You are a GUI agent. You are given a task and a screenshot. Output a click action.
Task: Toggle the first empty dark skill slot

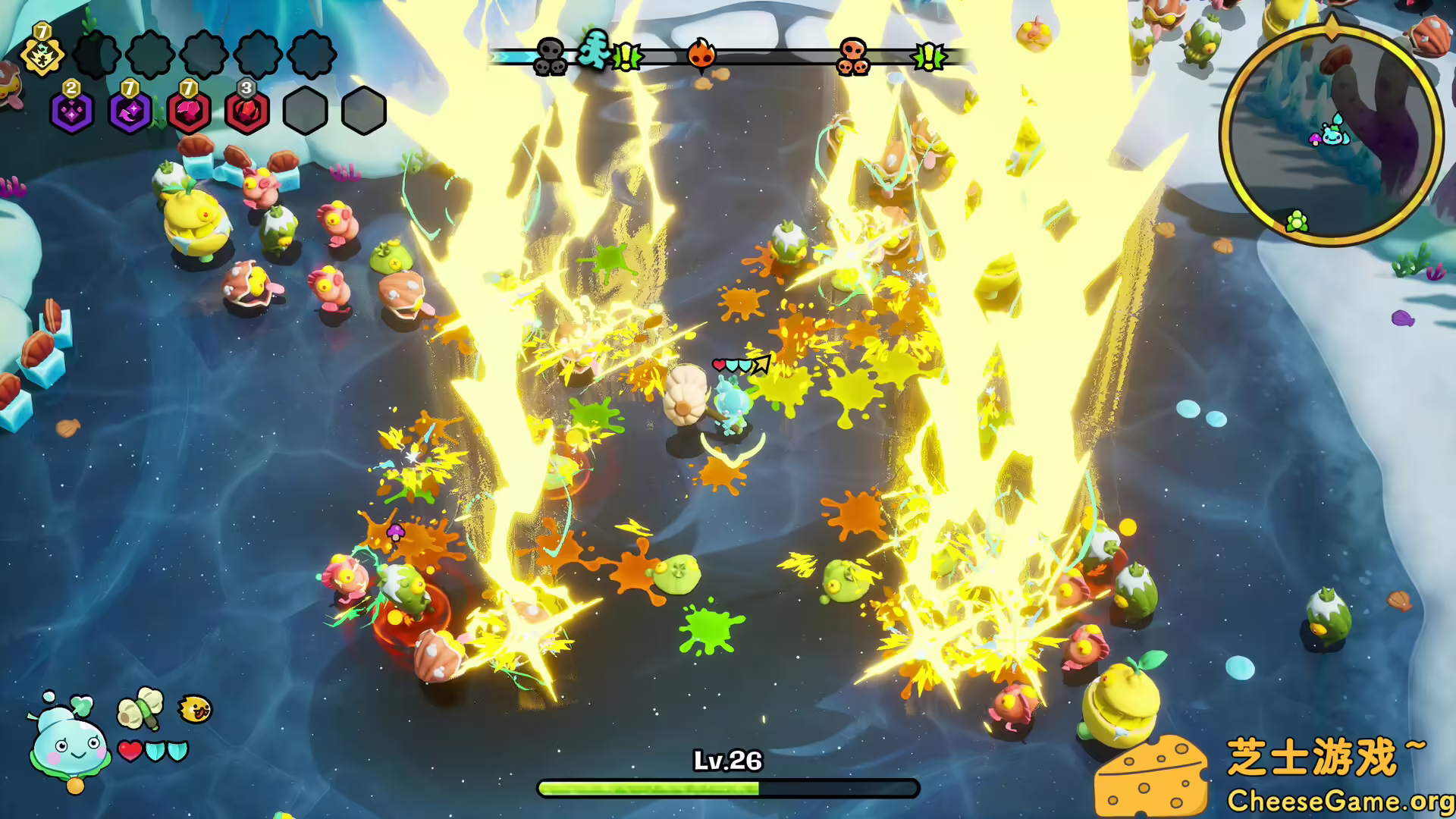(97, 55)
